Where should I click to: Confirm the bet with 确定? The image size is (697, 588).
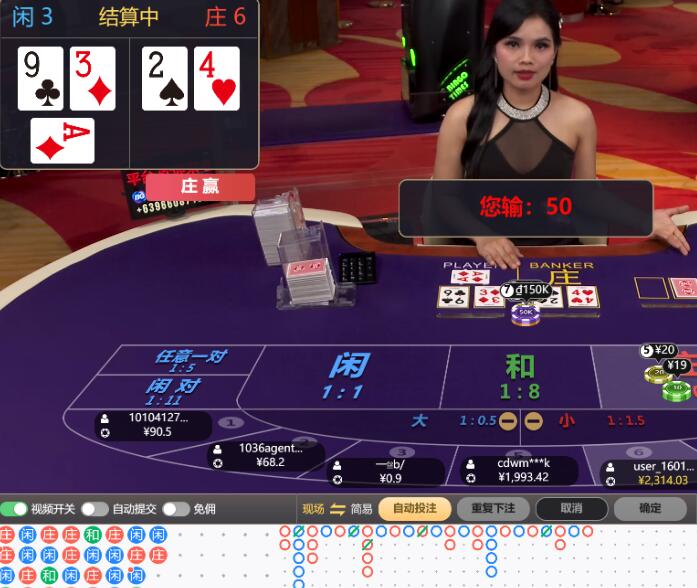[650, 508]
